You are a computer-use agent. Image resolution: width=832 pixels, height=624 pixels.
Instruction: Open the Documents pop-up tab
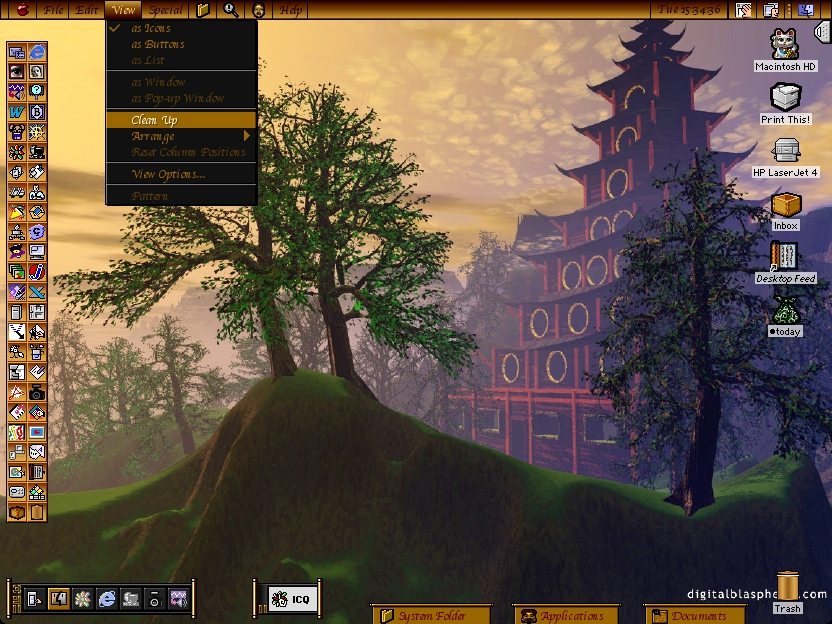(x=697, y=615)
